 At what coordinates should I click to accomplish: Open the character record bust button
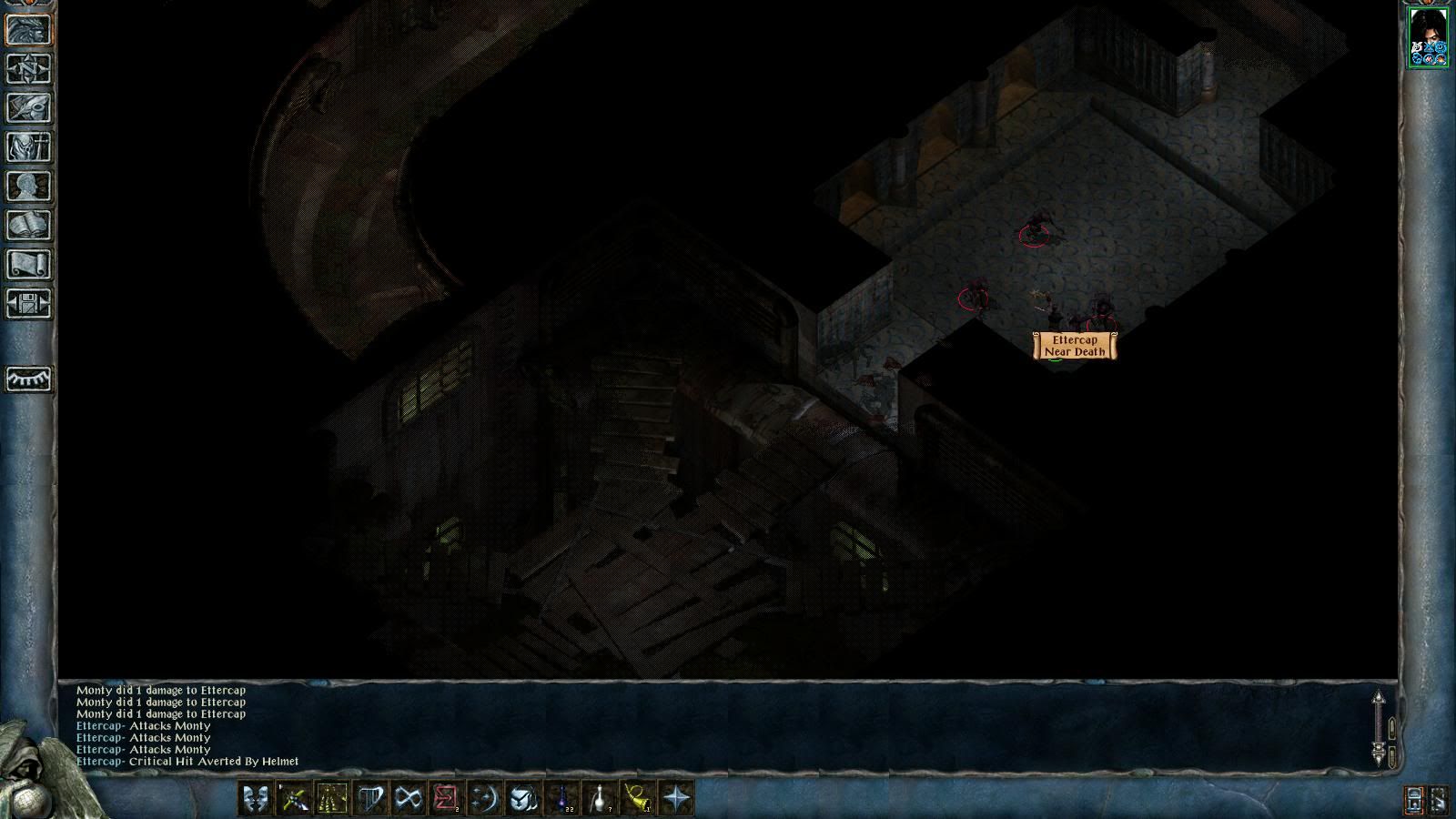[29, 187]
